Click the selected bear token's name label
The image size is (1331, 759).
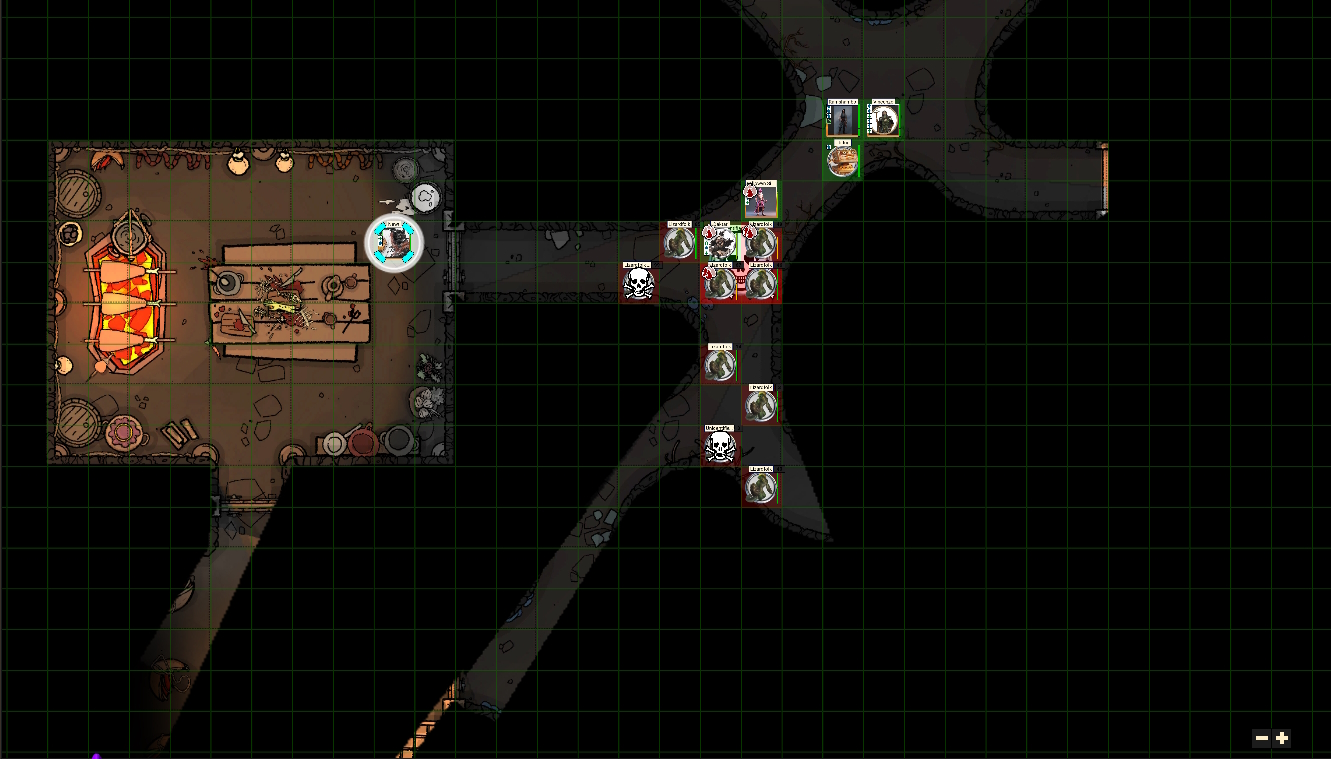[x=394, y=223]
